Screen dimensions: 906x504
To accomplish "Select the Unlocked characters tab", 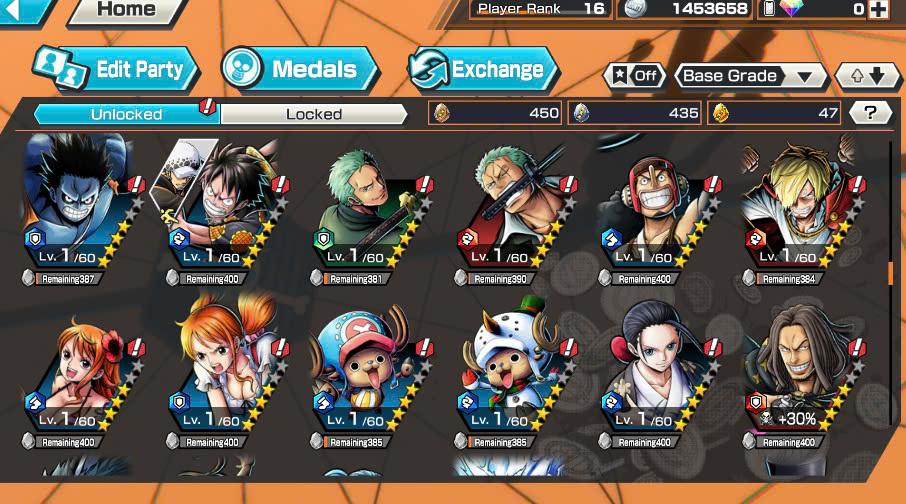I will click(x=126, y=114).
